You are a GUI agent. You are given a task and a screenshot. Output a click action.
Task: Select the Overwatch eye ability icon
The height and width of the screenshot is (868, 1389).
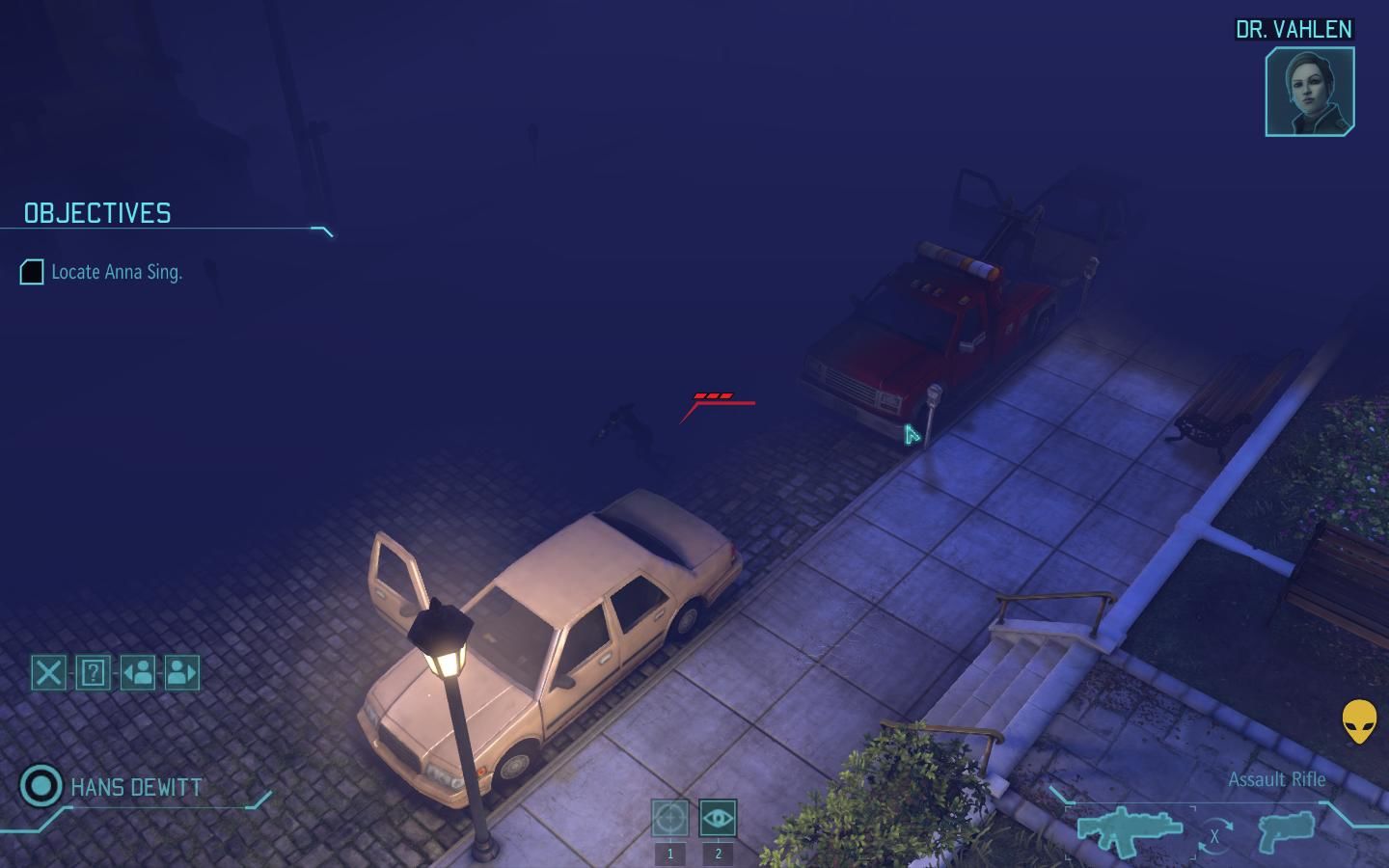click(x=717, y=820)
